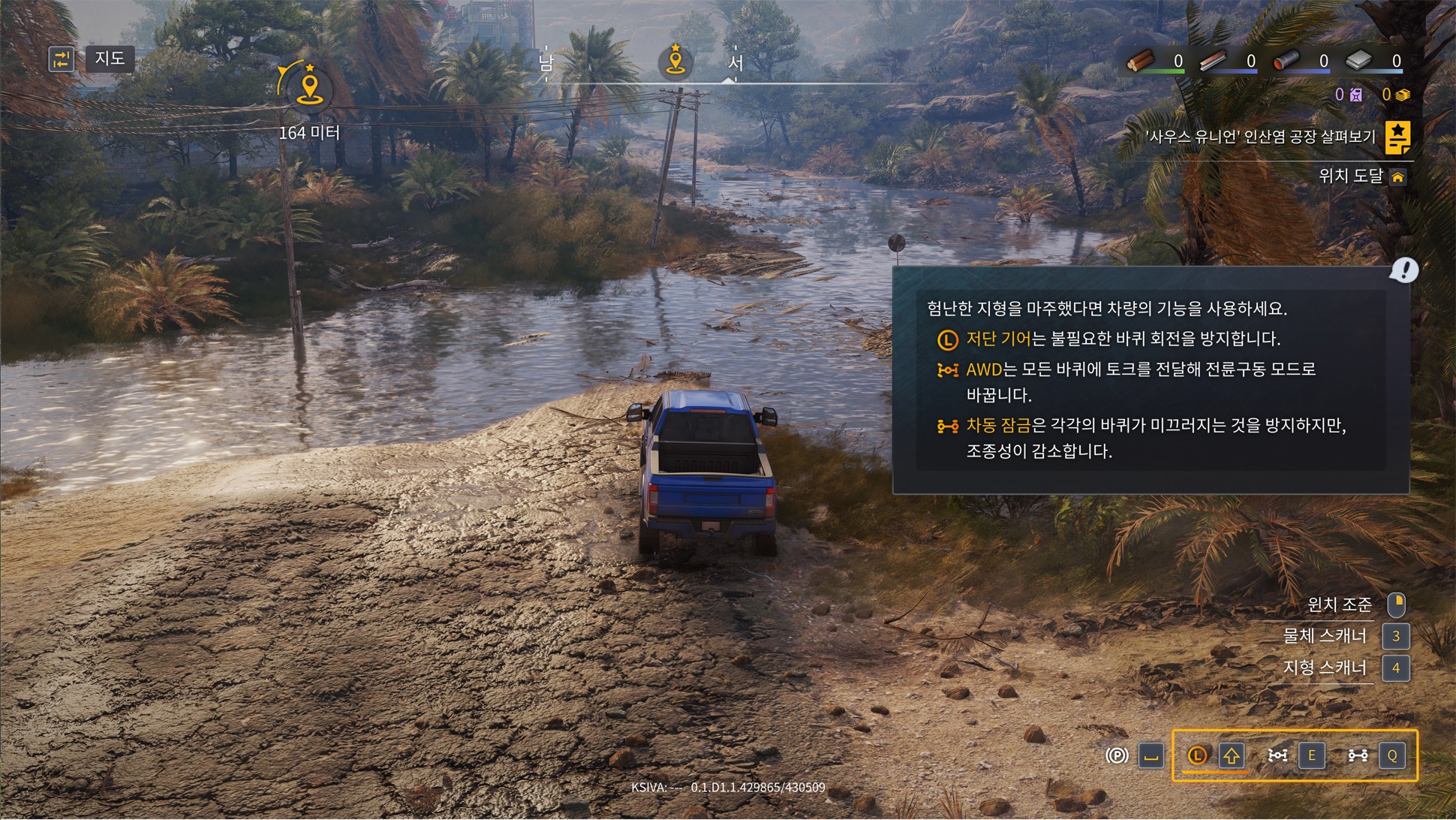Click the exclamation hint bubble icon
This screenshot has height=820, width=1456.
(1403, 270)
